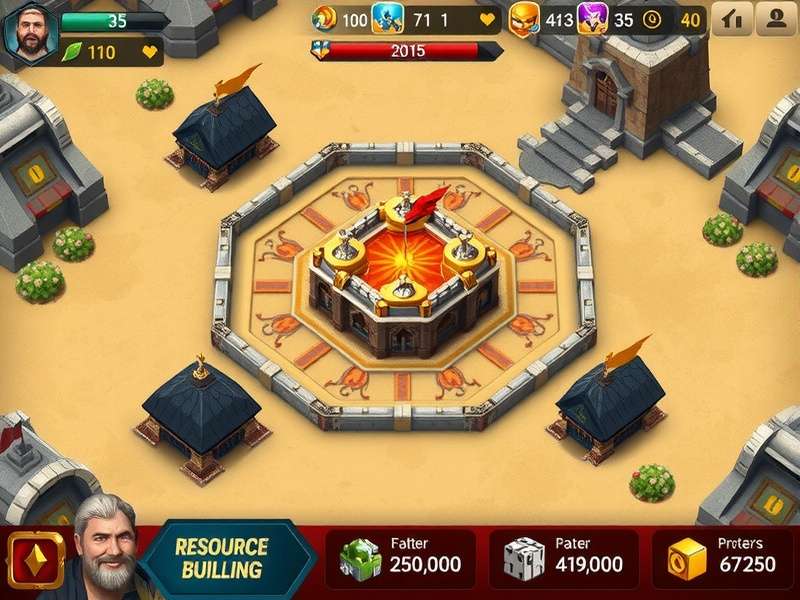The image size is (800, 600).
Task: Select the Pater 419,000 resource panel
Action: pyautogui.click(x=566, y=558)
